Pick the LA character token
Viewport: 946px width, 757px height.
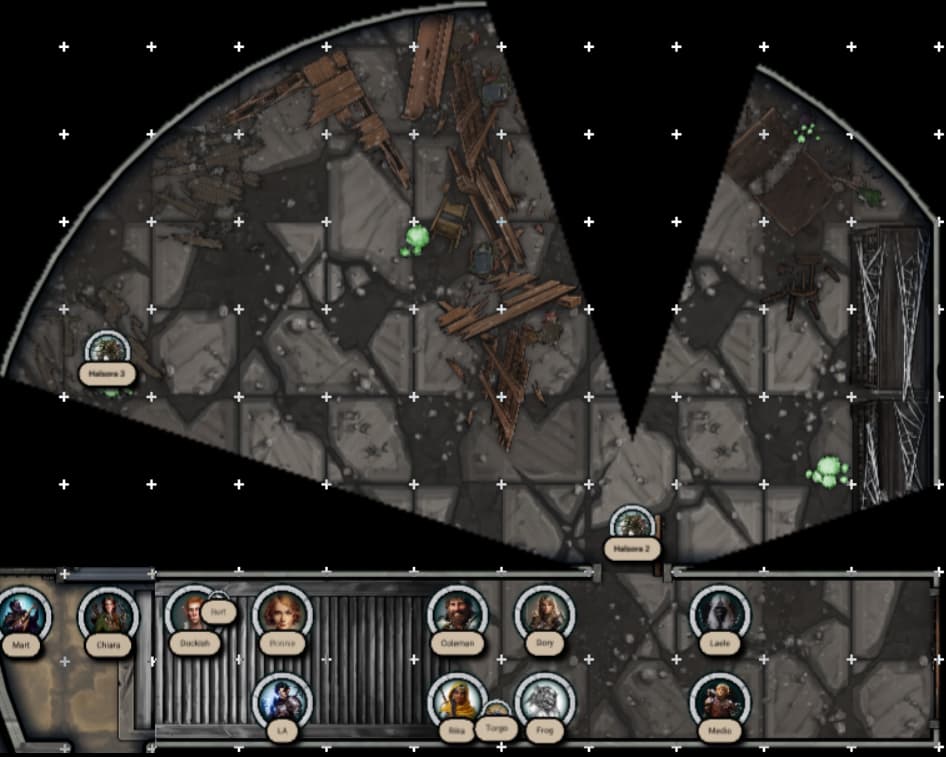point(283,700)
